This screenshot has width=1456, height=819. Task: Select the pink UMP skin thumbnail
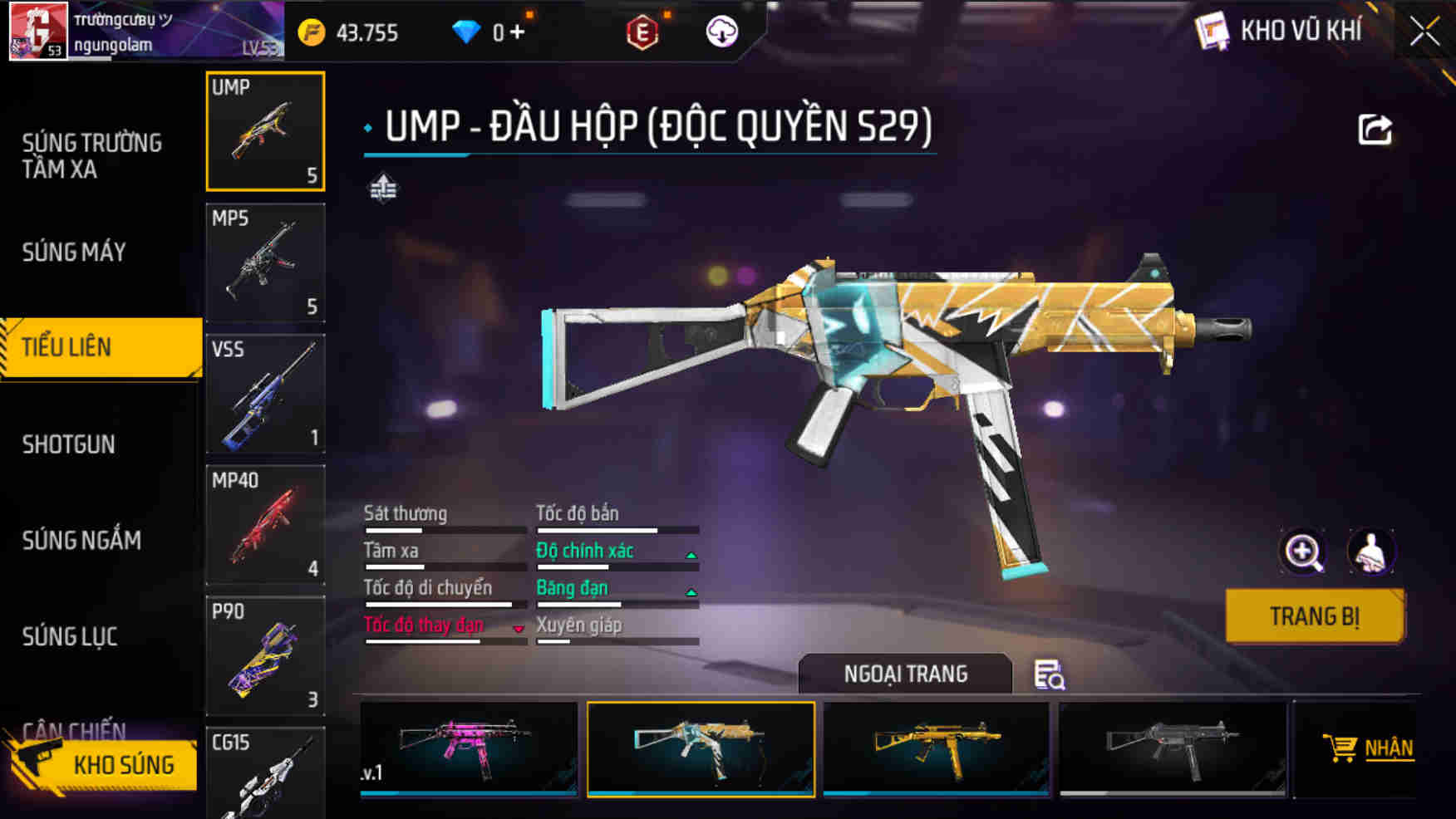[469, 748]
